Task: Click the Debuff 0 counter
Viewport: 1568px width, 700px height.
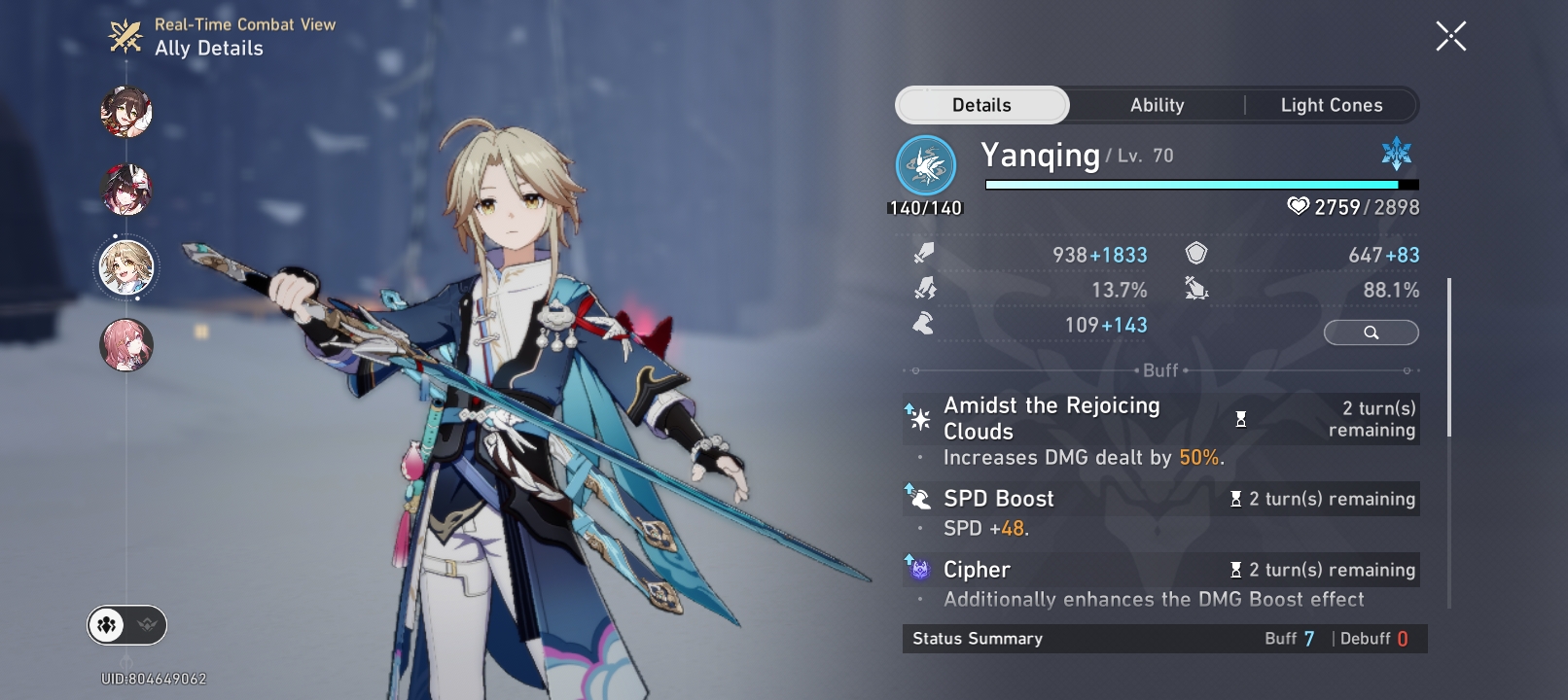Action: pos(1380,639)
